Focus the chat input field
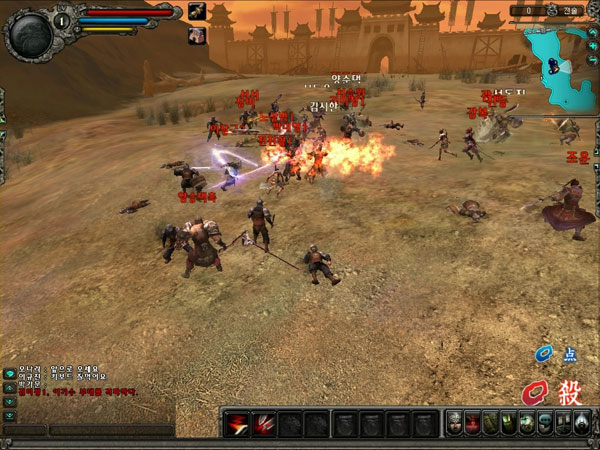 (x=110, y=430)
